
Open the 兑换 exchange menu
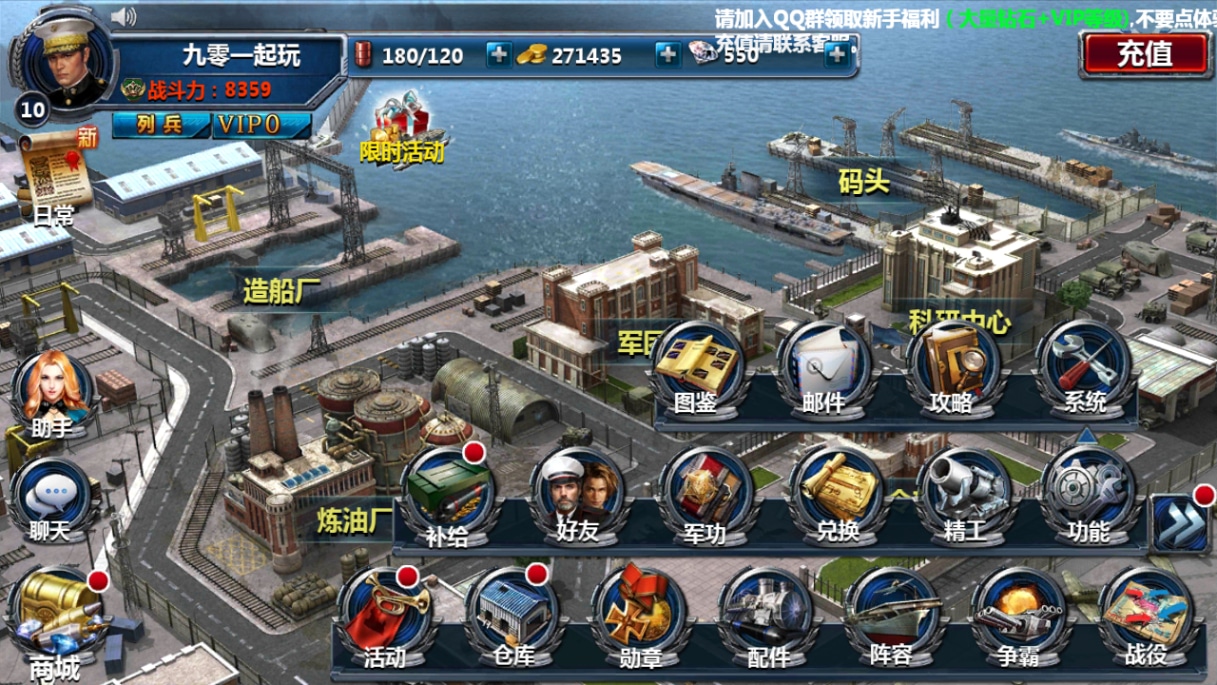[x=836, y=497]
